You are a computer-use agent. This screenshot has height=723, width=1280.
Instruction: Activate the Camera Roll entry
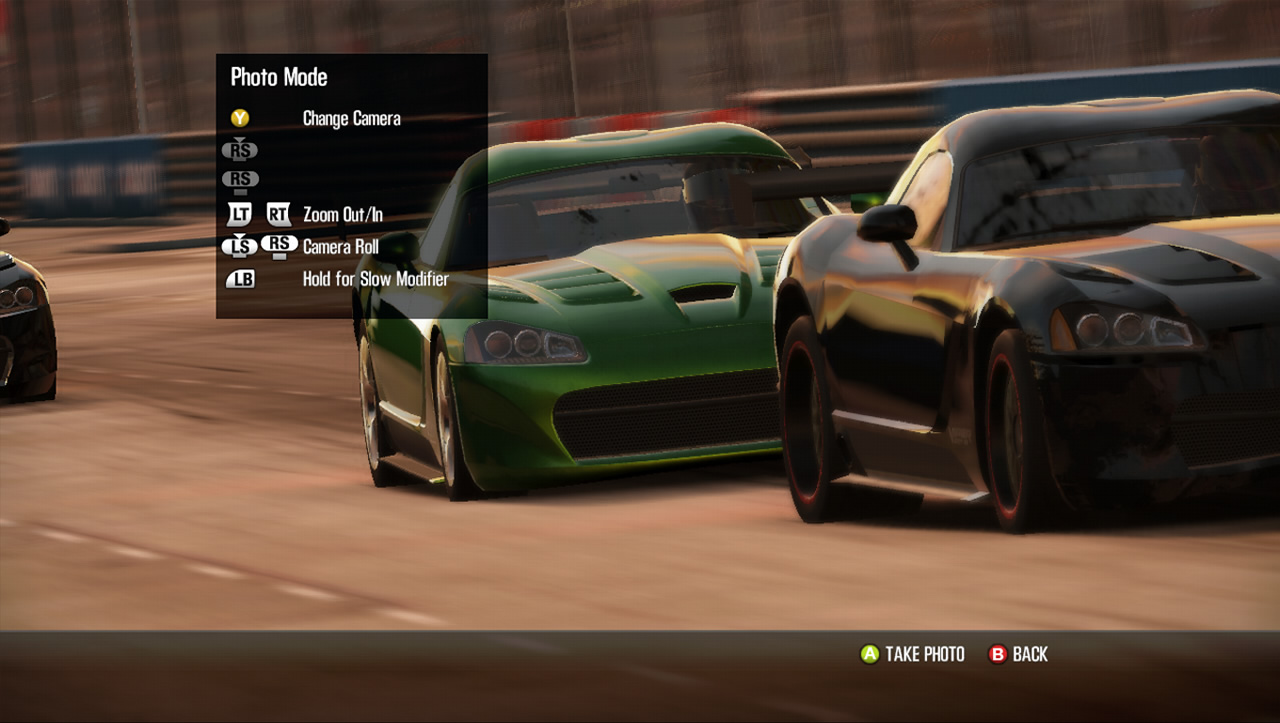[x=340, y=246]
